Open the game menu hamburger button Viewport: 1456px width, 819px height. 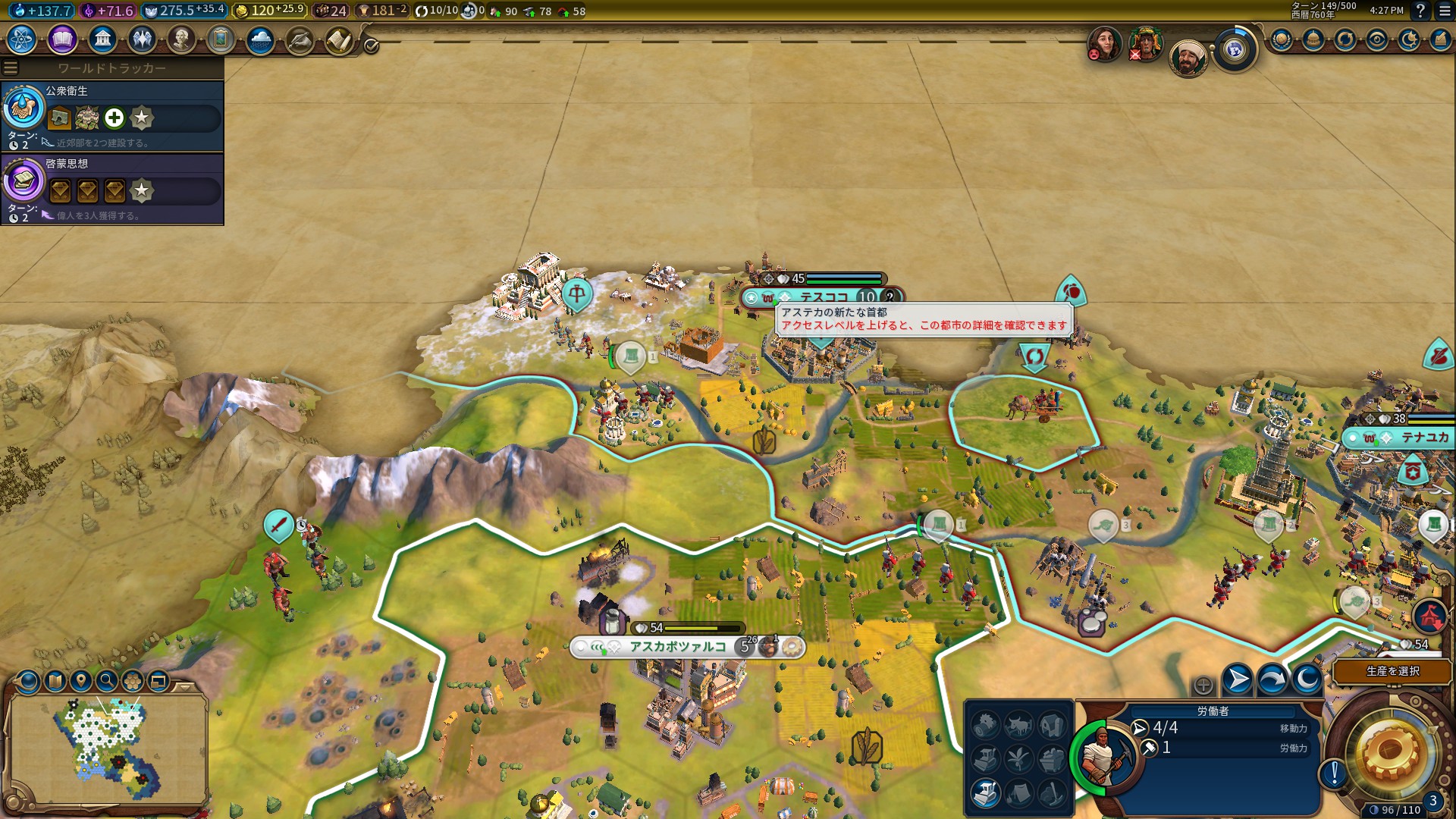point(1442,11)
